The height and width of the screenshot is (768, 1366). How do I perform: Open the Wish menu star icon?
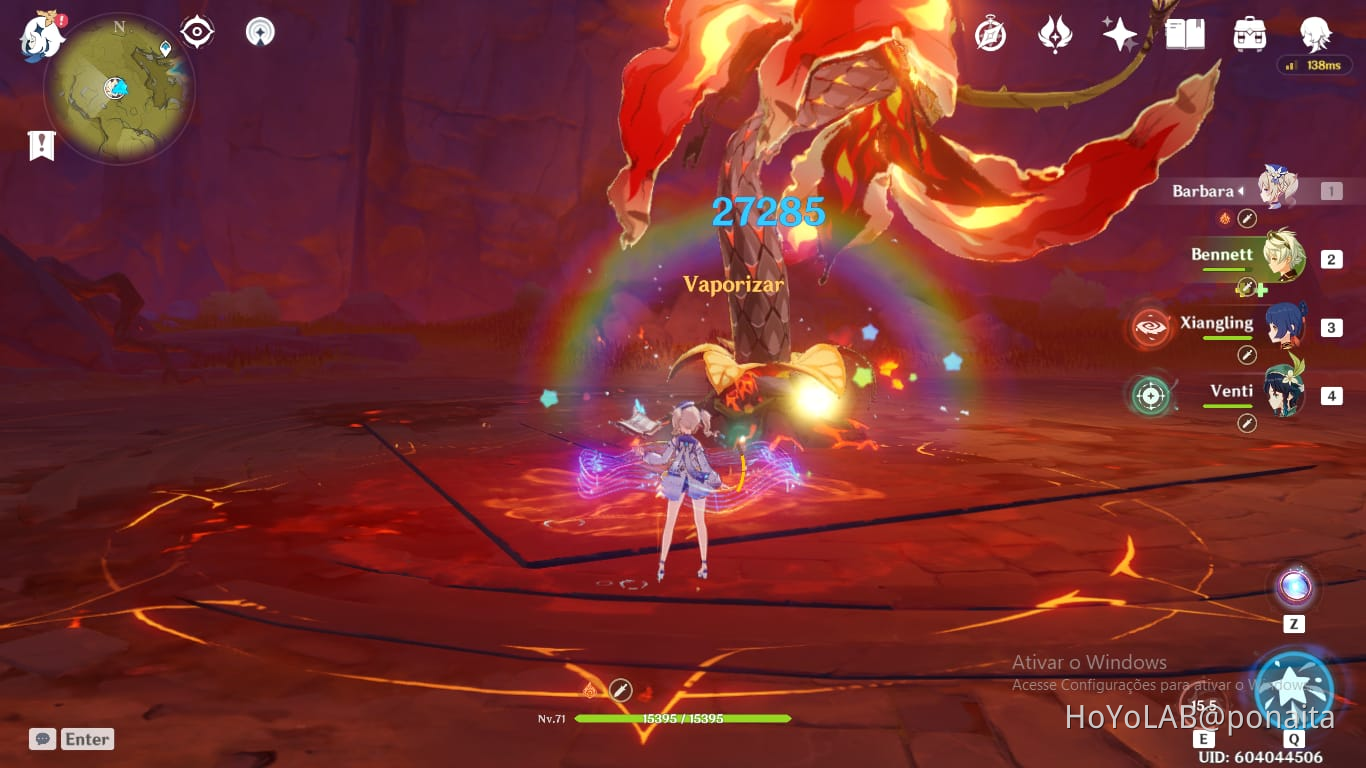pos(1120,32)
